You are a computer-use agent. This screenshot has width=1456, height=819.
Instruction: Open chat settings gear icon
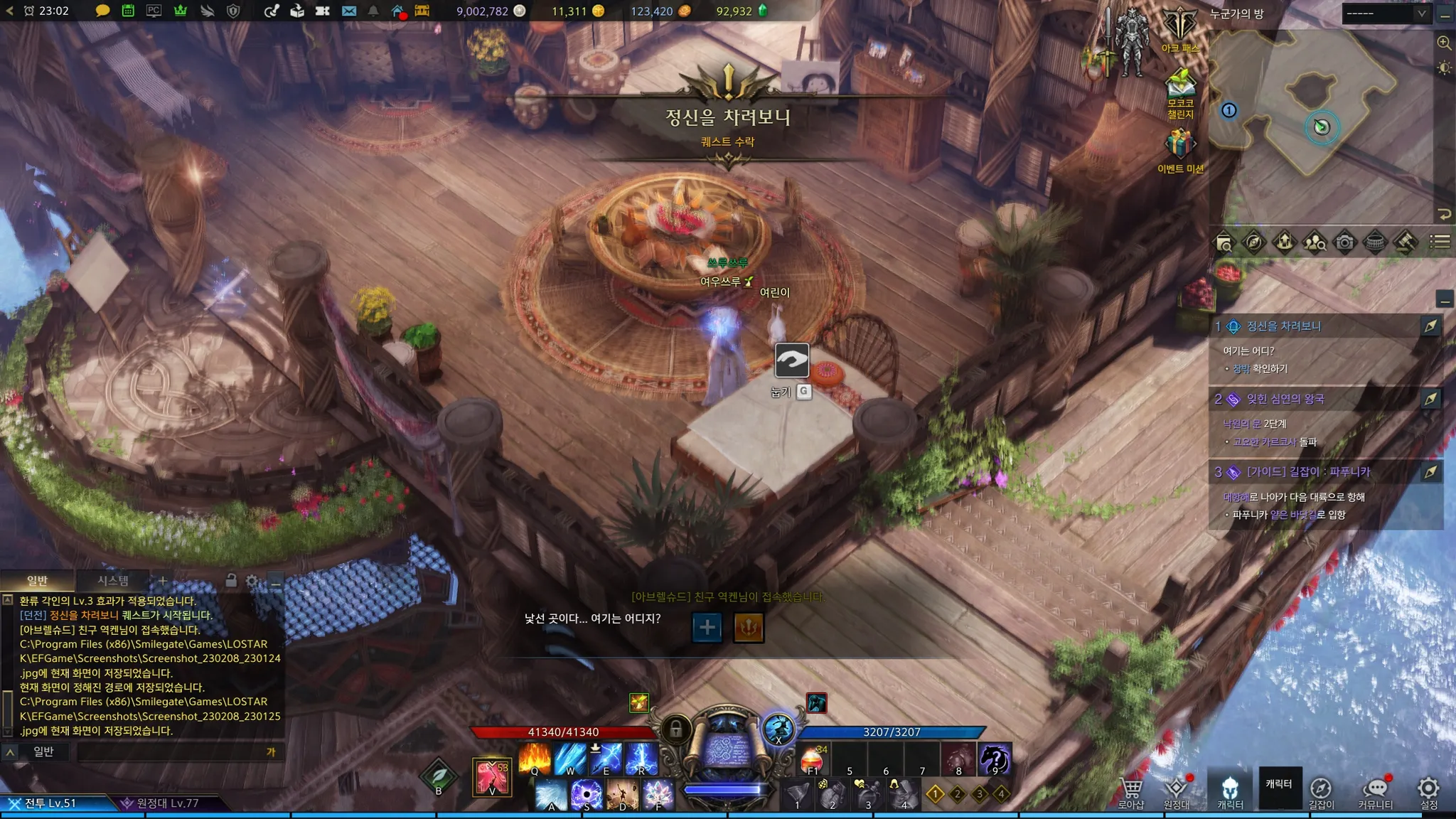point(252,581)
